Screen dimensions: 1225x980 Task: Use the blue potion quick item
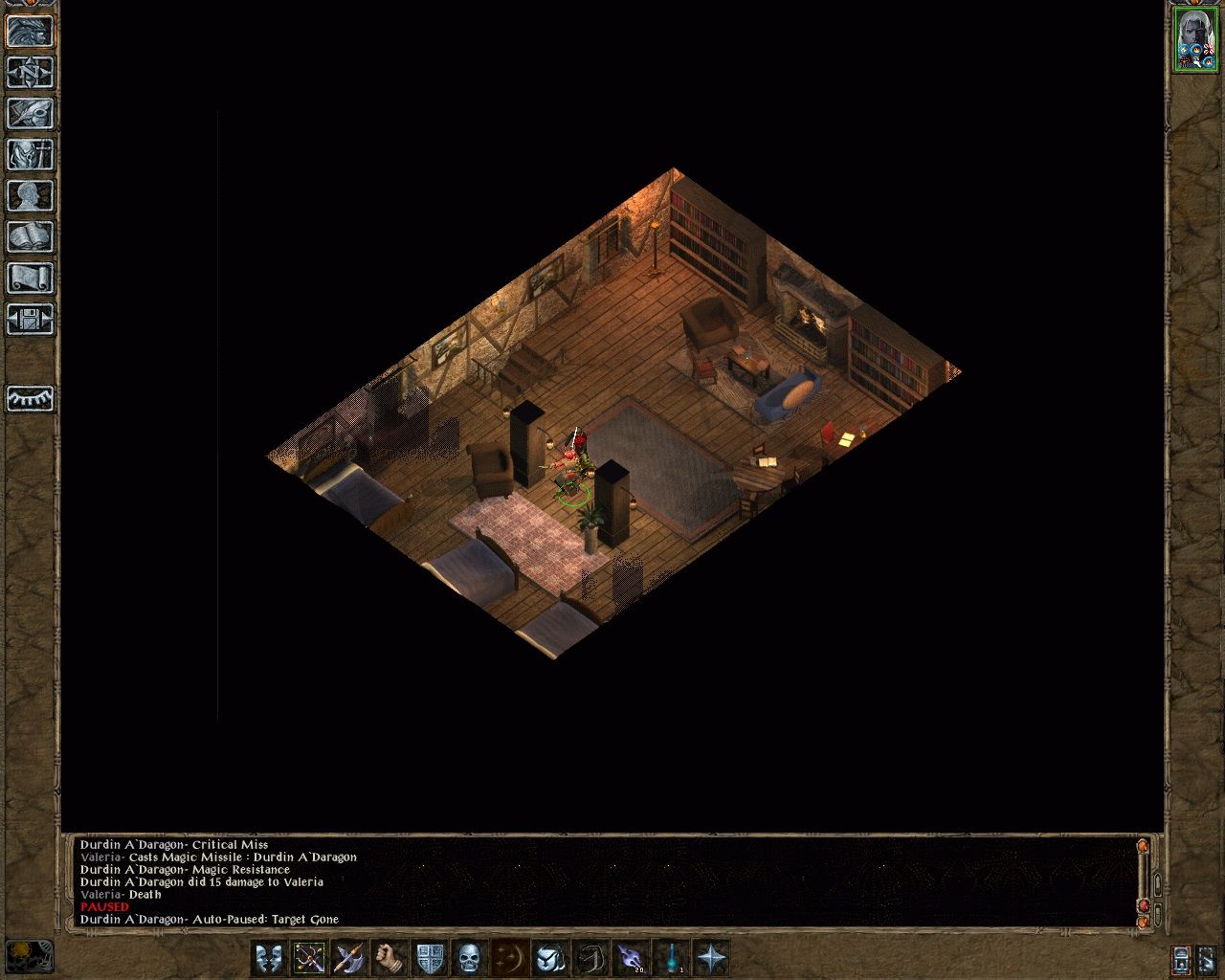pyautogui.click(x=671, y=959)
